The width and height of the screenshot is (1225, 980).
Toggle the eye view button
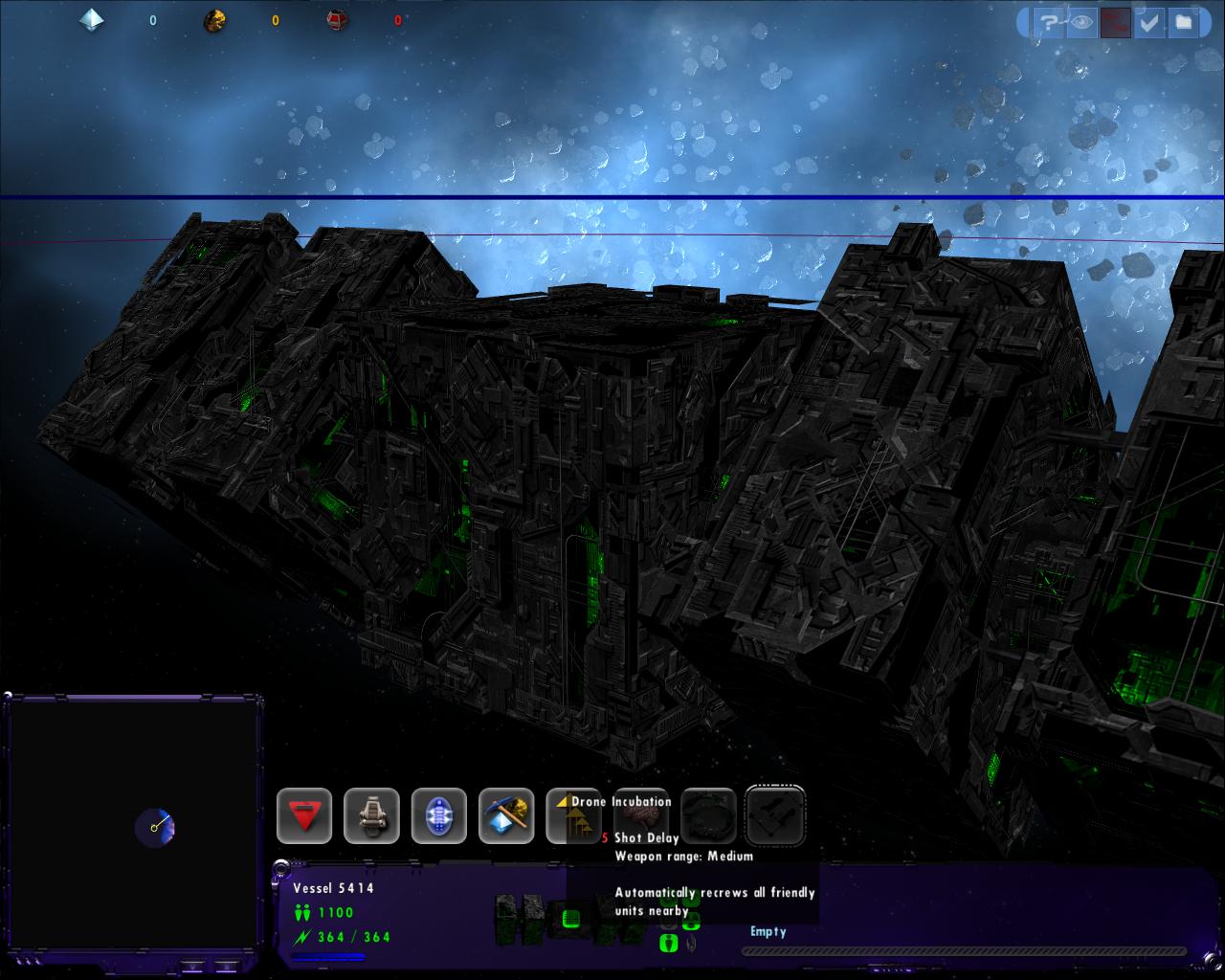[1081, 21]
